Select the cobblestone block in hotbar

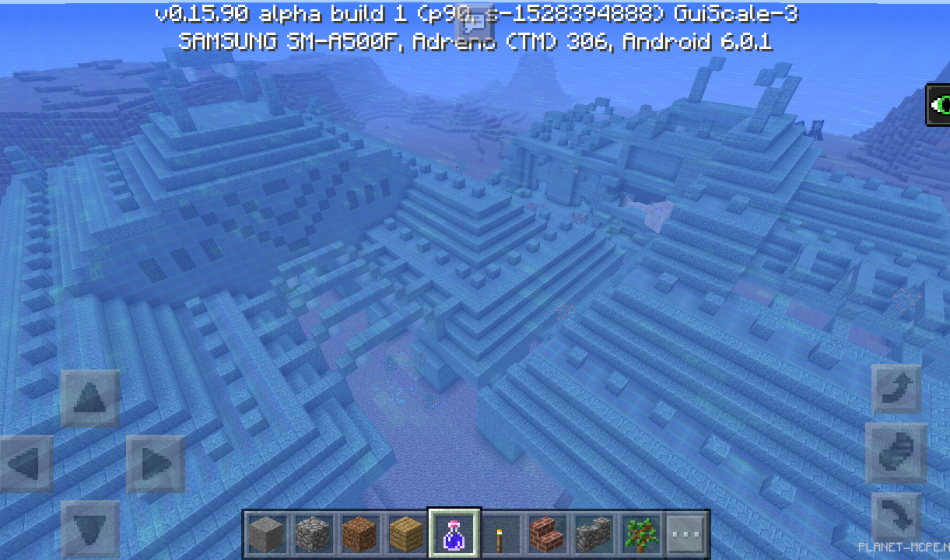click(x=312, y=533)
